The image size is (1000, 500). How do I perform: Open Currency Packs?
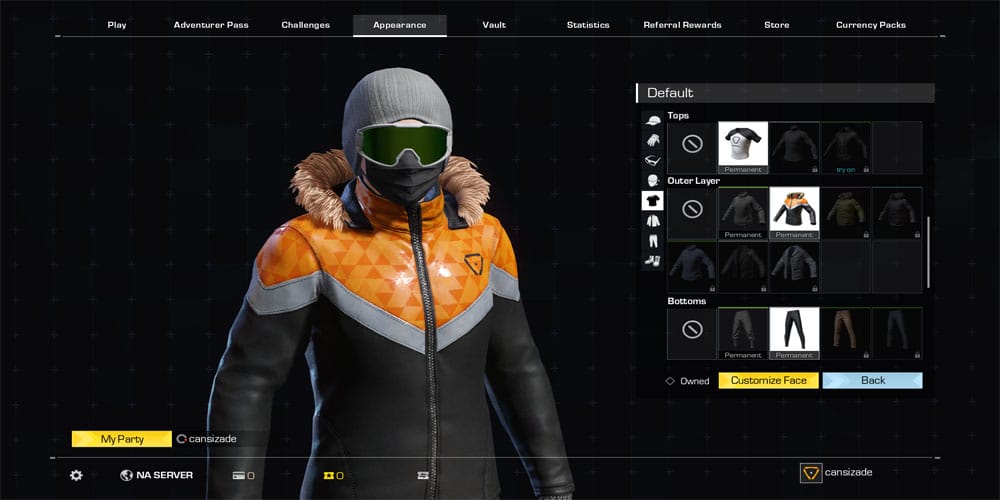pos(871,25)
